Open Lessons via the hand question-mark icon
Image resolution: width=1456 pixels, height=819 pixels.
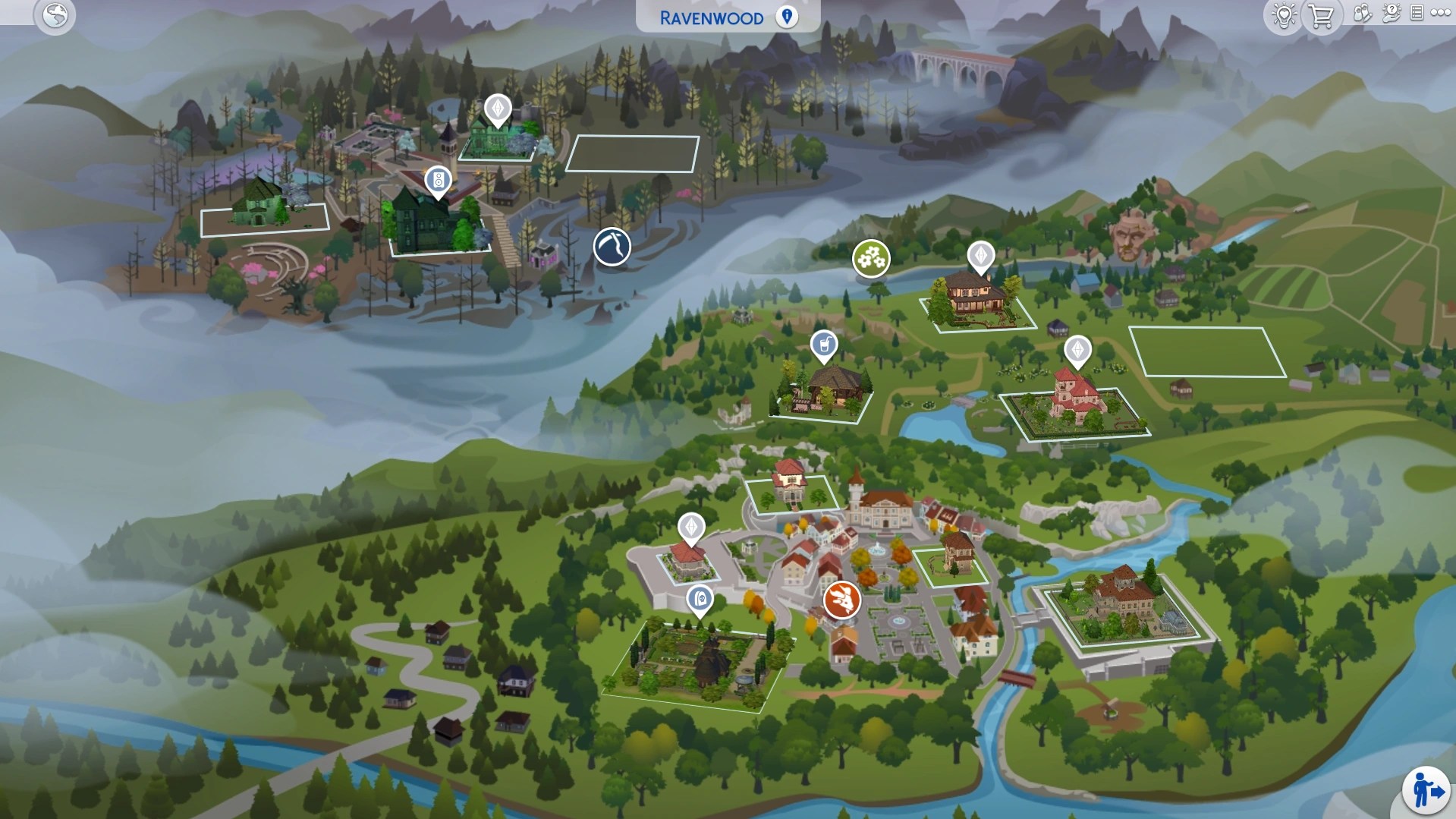[1392, 14]
